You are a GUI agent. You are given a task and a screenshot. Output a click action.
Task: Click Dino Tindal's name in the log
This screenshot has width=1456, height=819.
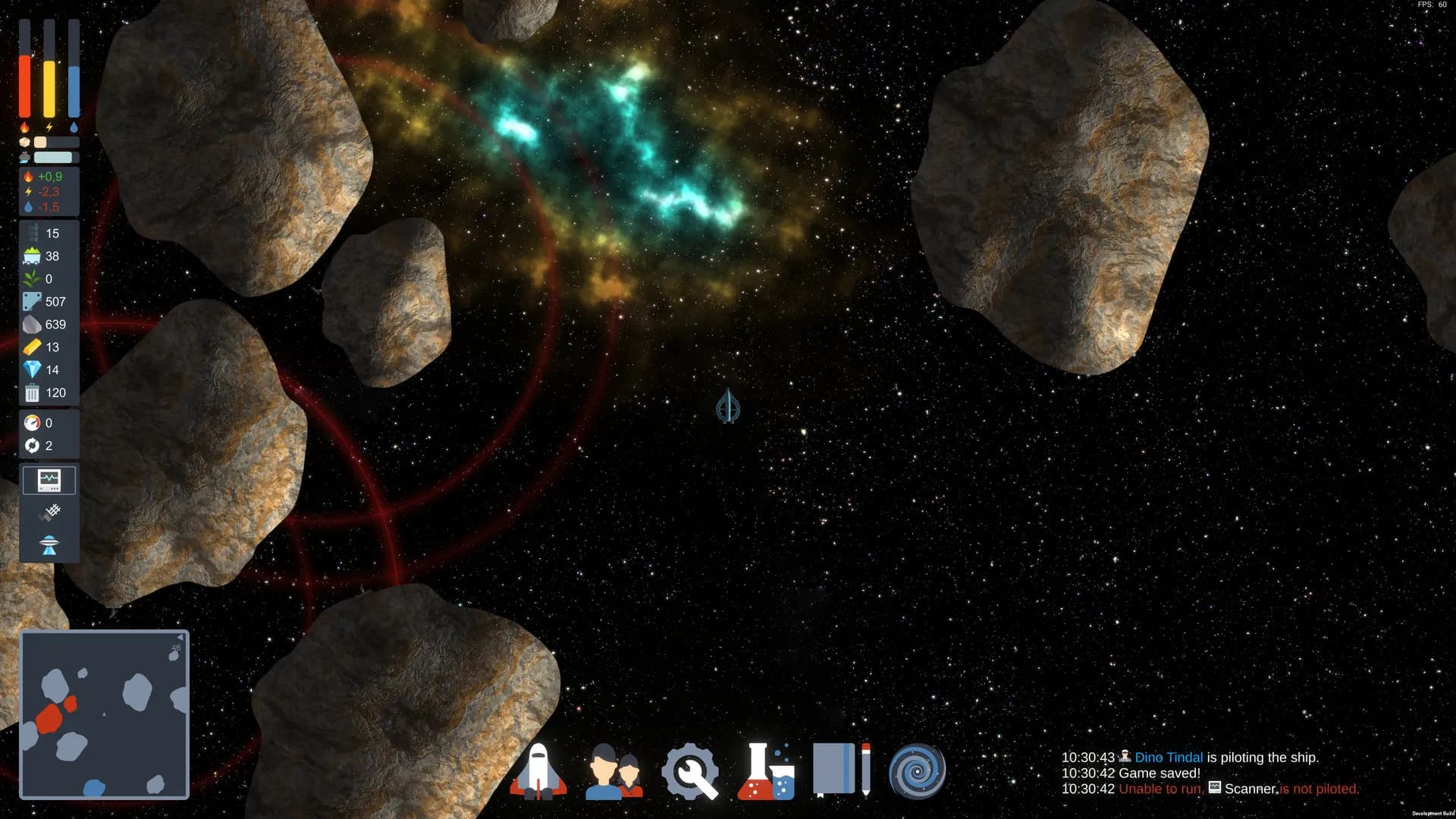1168,758
